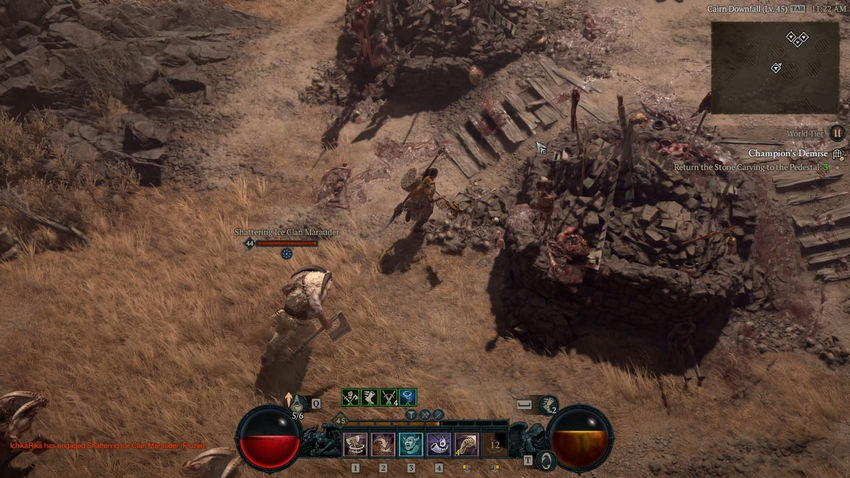The height and width of the screenshot is (478, 850).
Task: Click the World Tier II icon
Action: click(838, 132)
